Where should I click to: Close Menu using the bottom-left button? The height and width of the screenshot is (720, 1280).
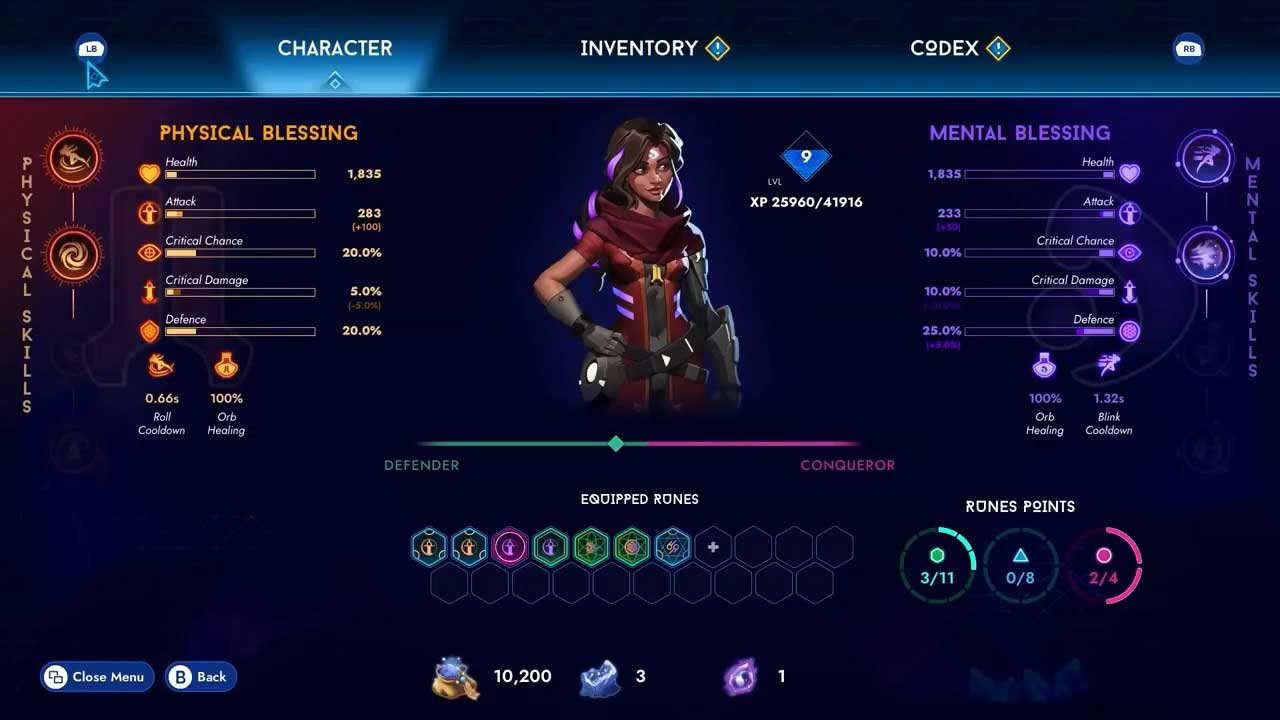click(x=97, y=677)
